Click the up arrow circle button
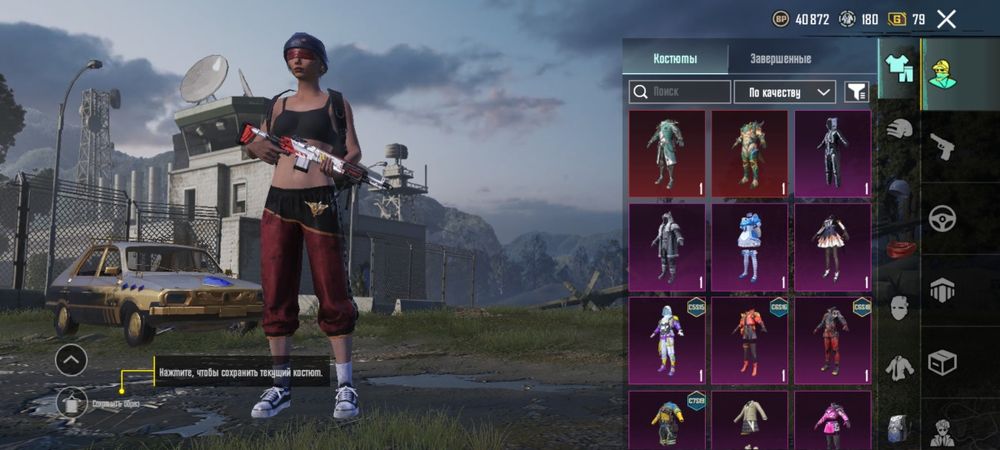The height and width of the screenshot is (450, 1000). pos(71,360)
